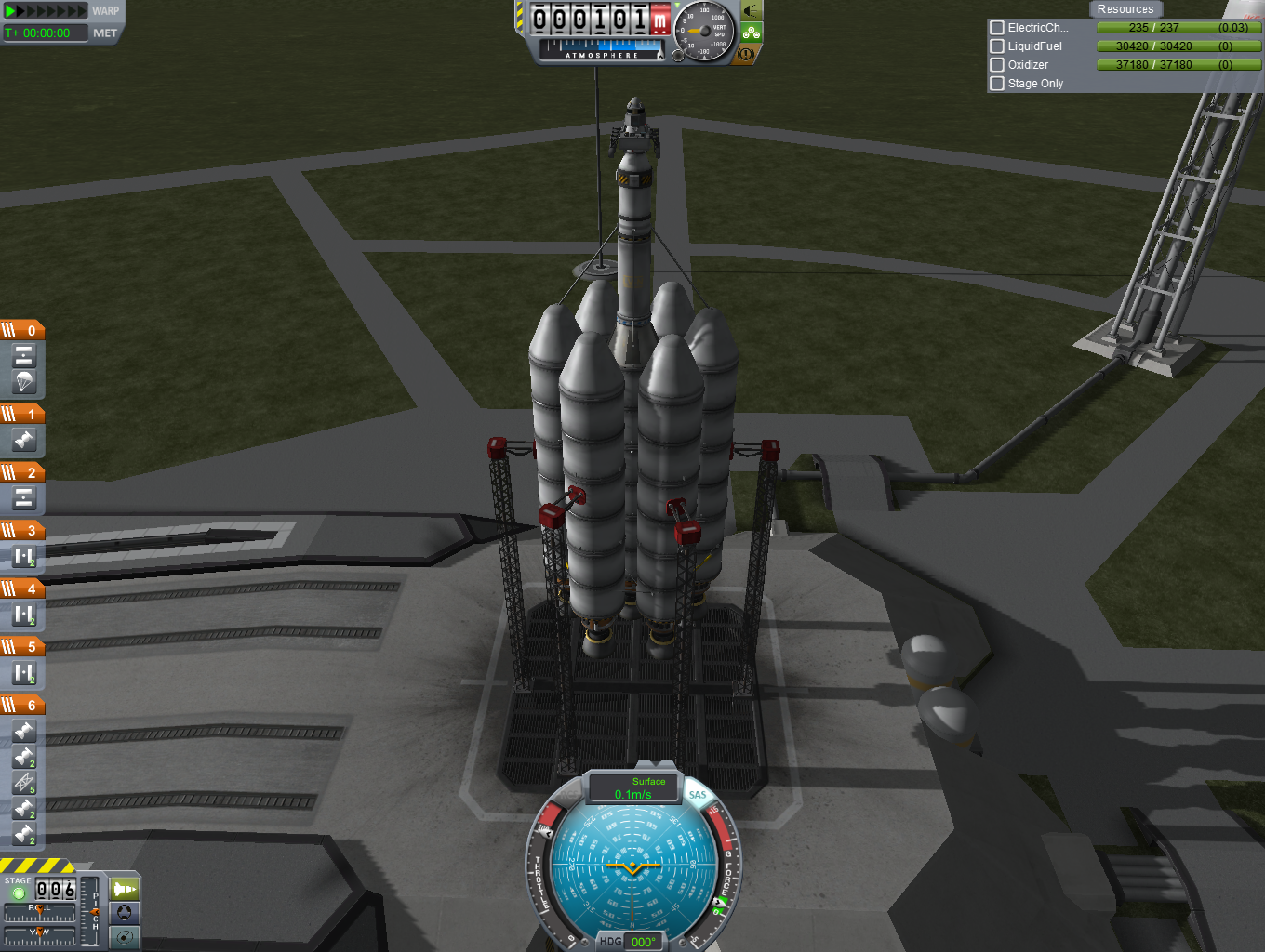Image resolution: width=1265 pixels, height=952 pixels.
Task: Select the stage 2 decoupler icon
Action: click(x=23, y=498)
